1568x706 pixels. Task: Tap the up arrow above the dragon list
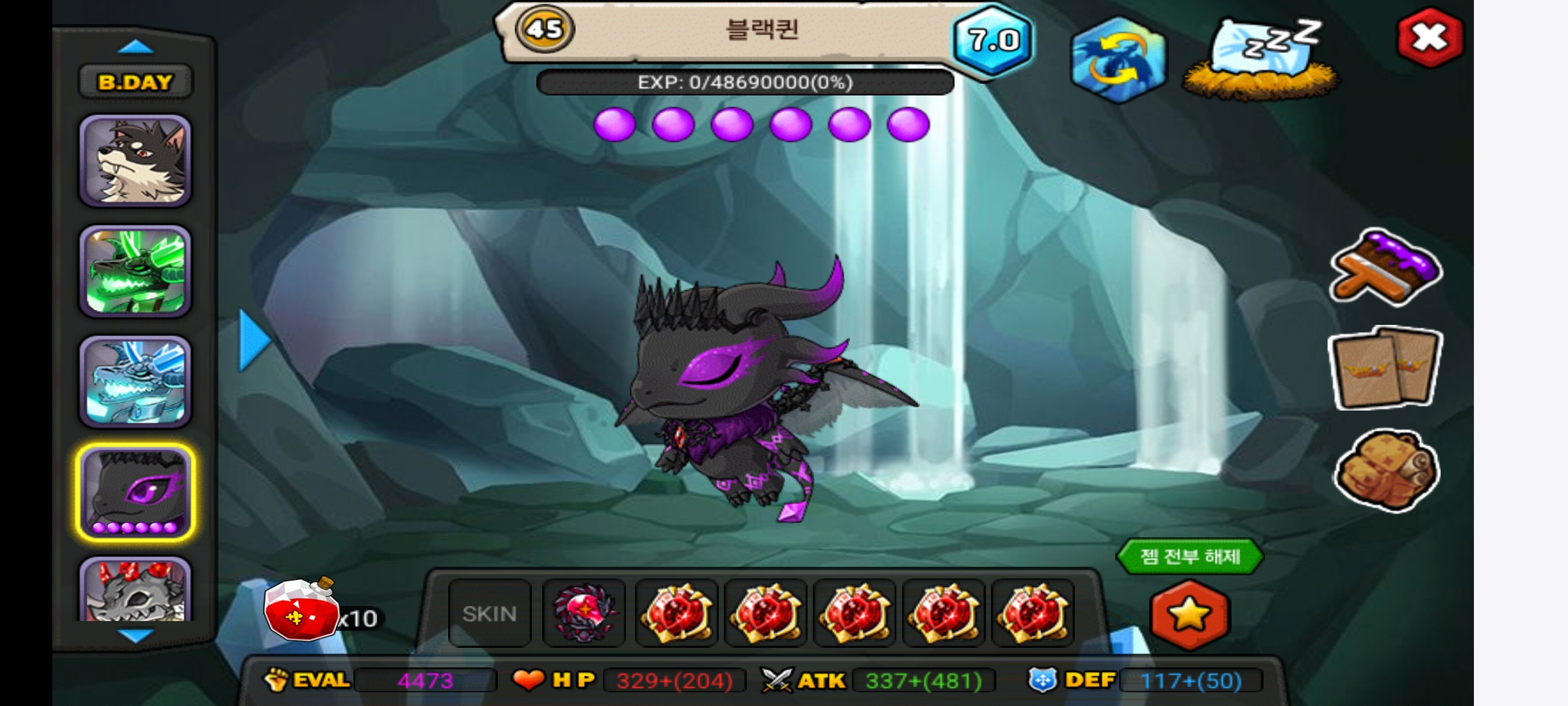pos(135,47)
